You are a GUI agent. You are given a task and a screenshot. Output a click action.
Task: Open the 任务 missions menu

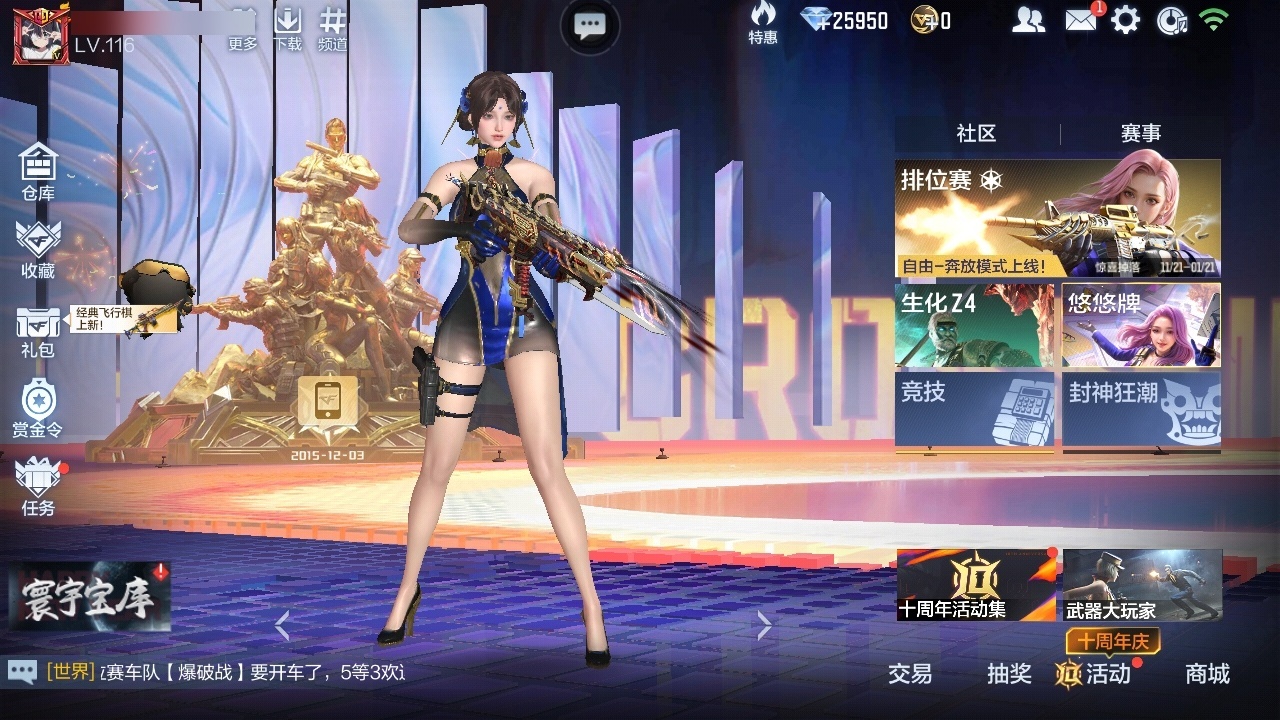tap(38, 486)
